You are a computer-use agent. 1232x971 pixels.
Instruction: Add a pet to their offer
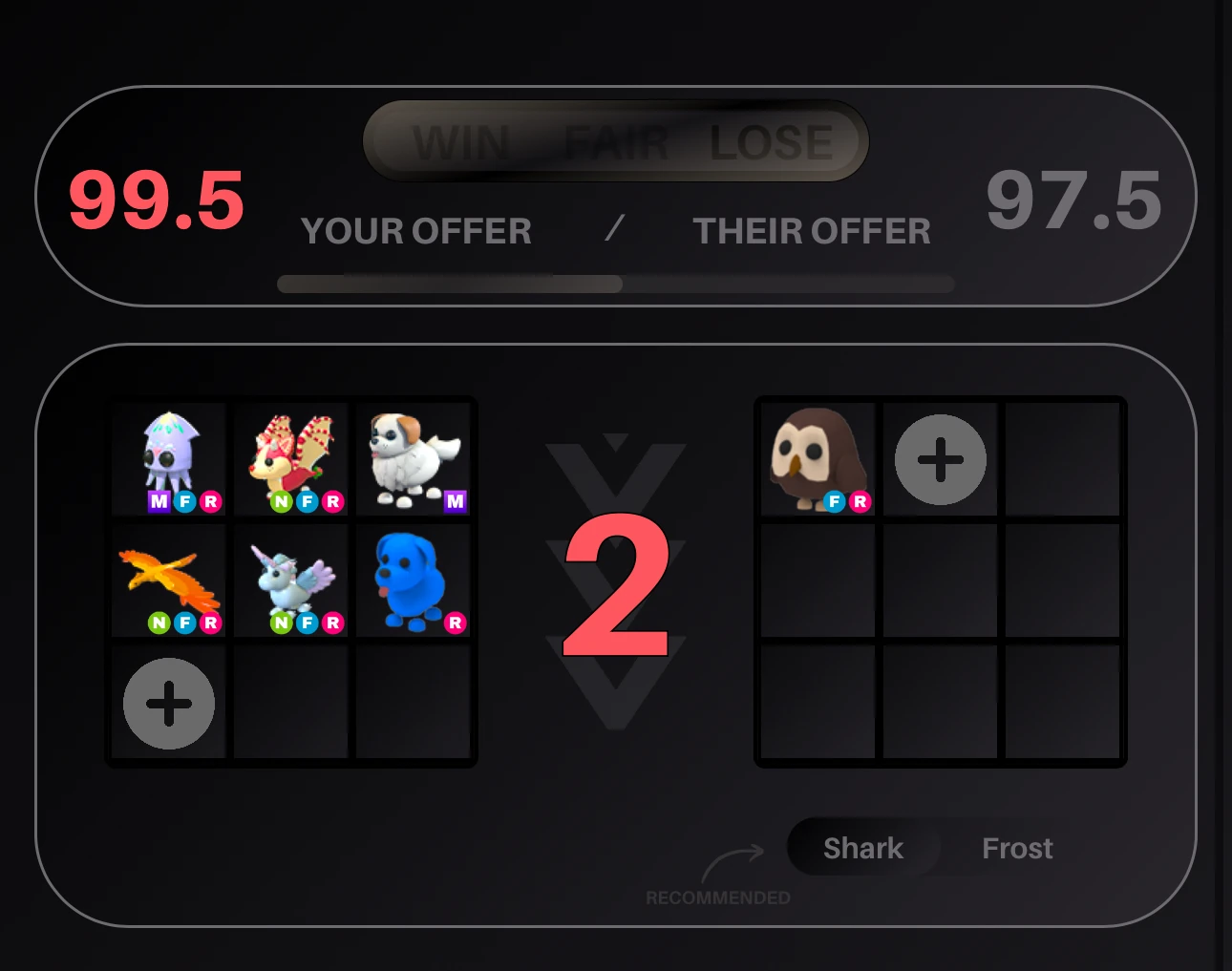[940, 458]
